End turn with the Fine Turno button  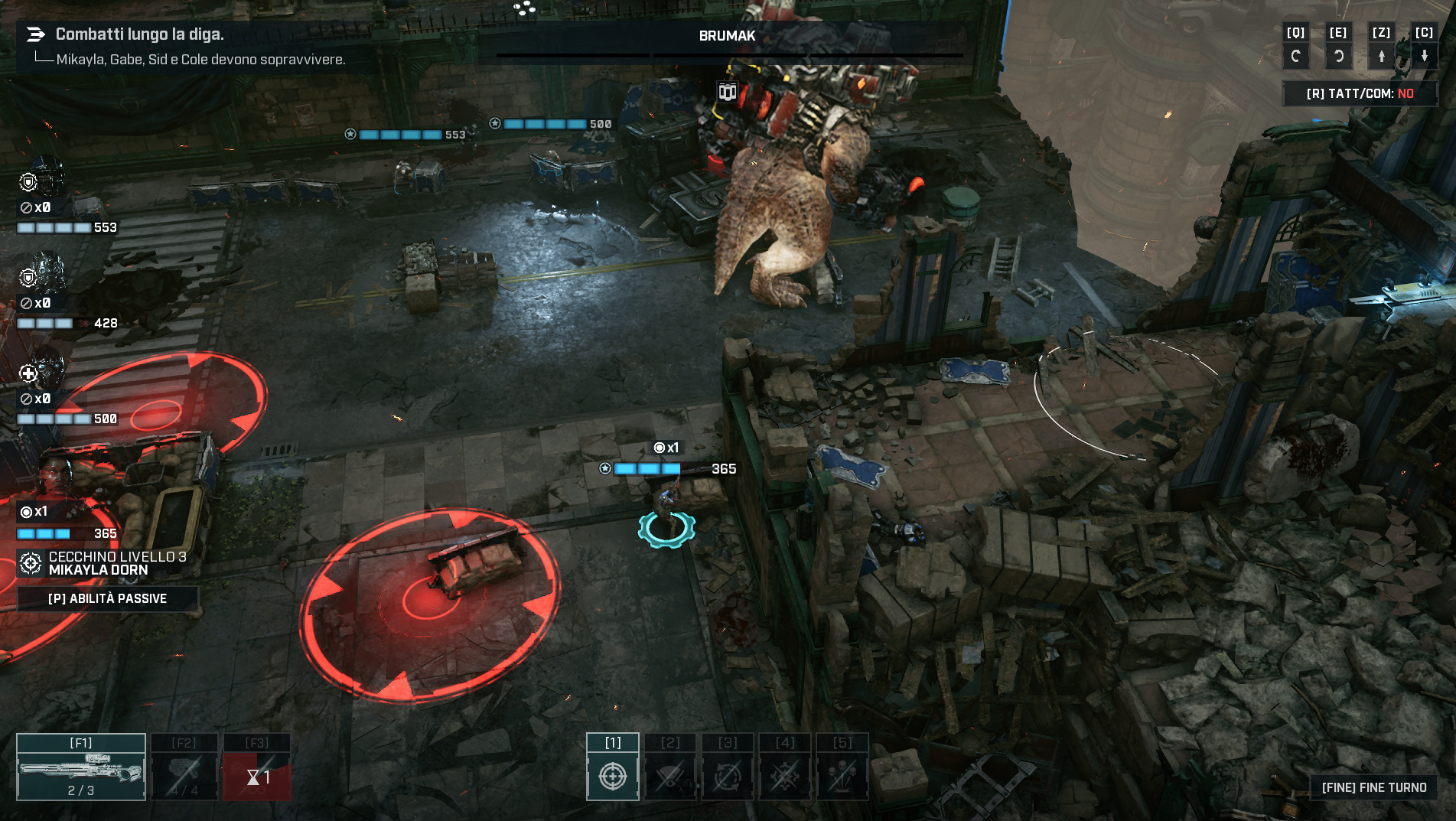tap(1374, 787)
